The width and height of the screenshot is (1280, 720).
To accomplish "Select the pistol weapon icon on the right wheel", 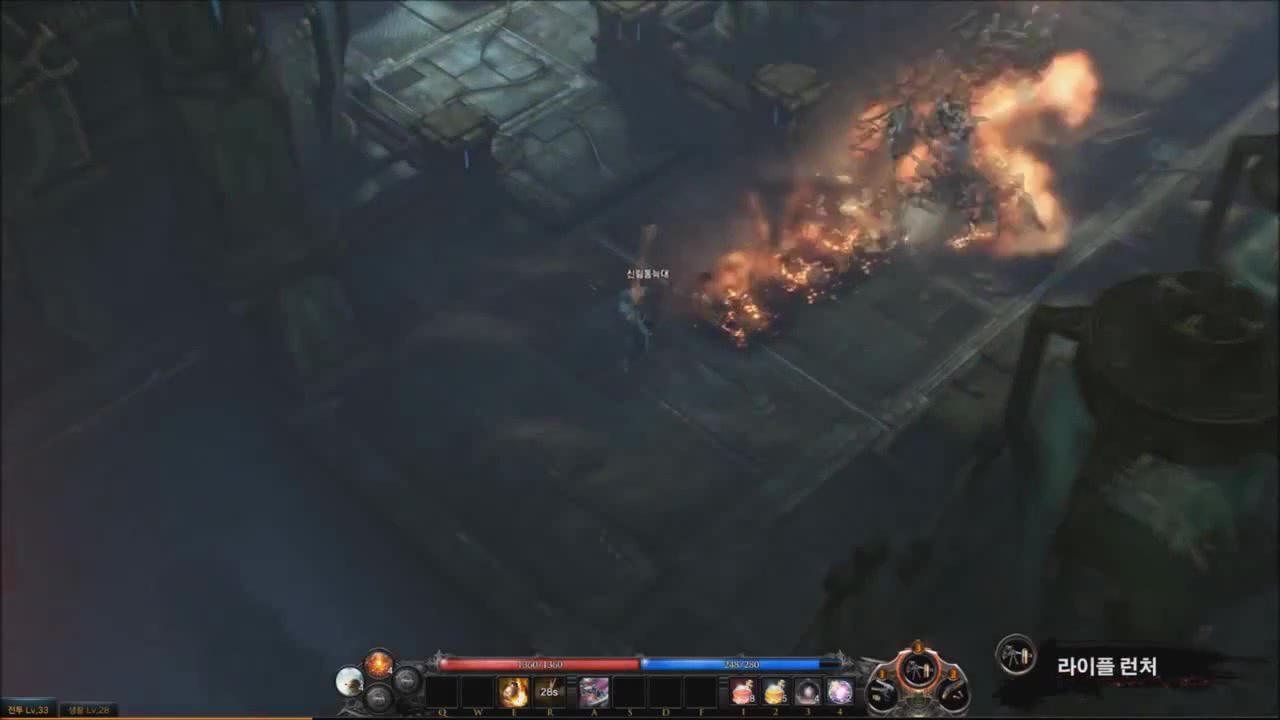I will point(878,695).
